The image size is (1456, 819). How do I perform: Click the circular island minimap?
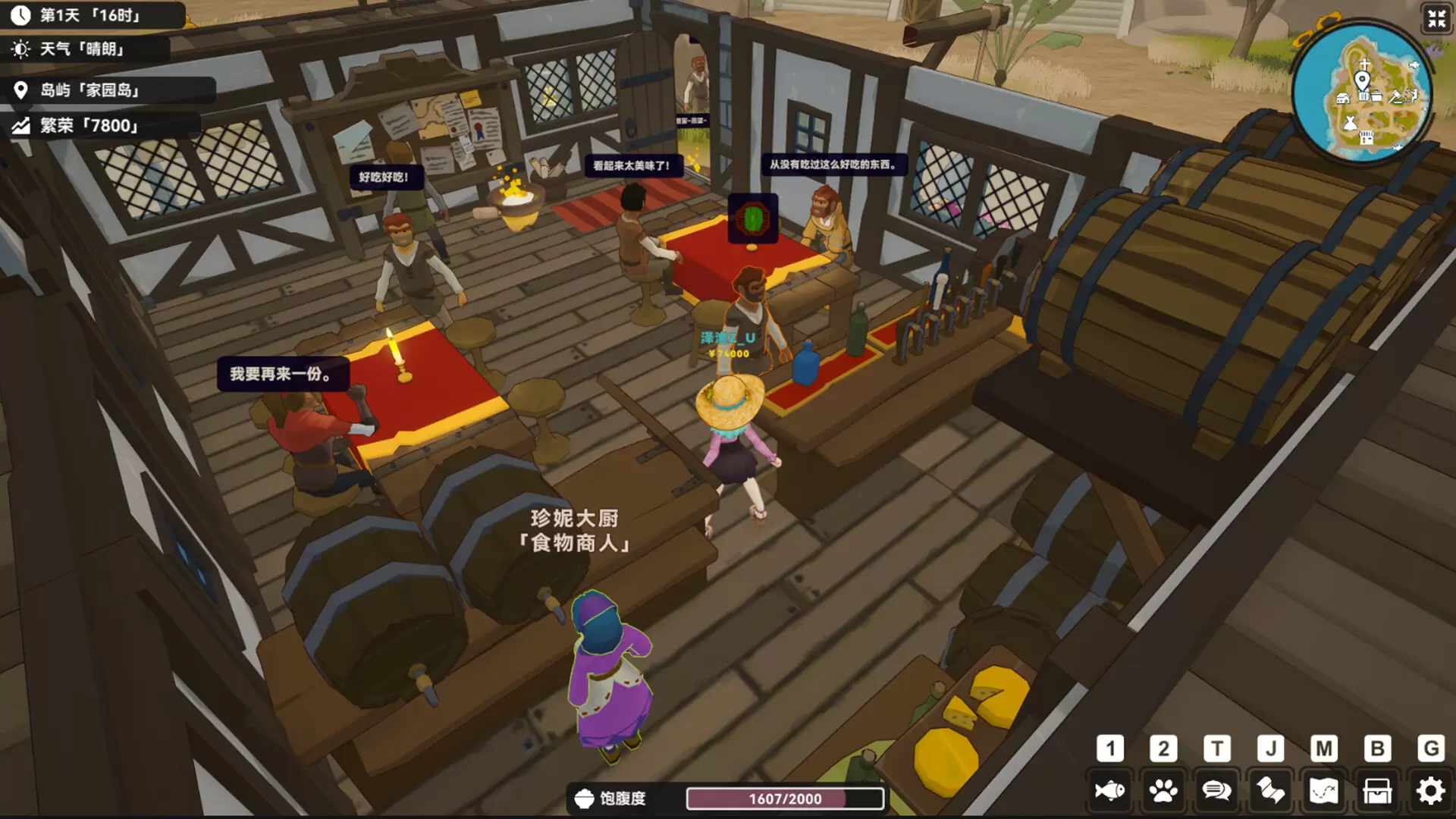click(1363, 94)
